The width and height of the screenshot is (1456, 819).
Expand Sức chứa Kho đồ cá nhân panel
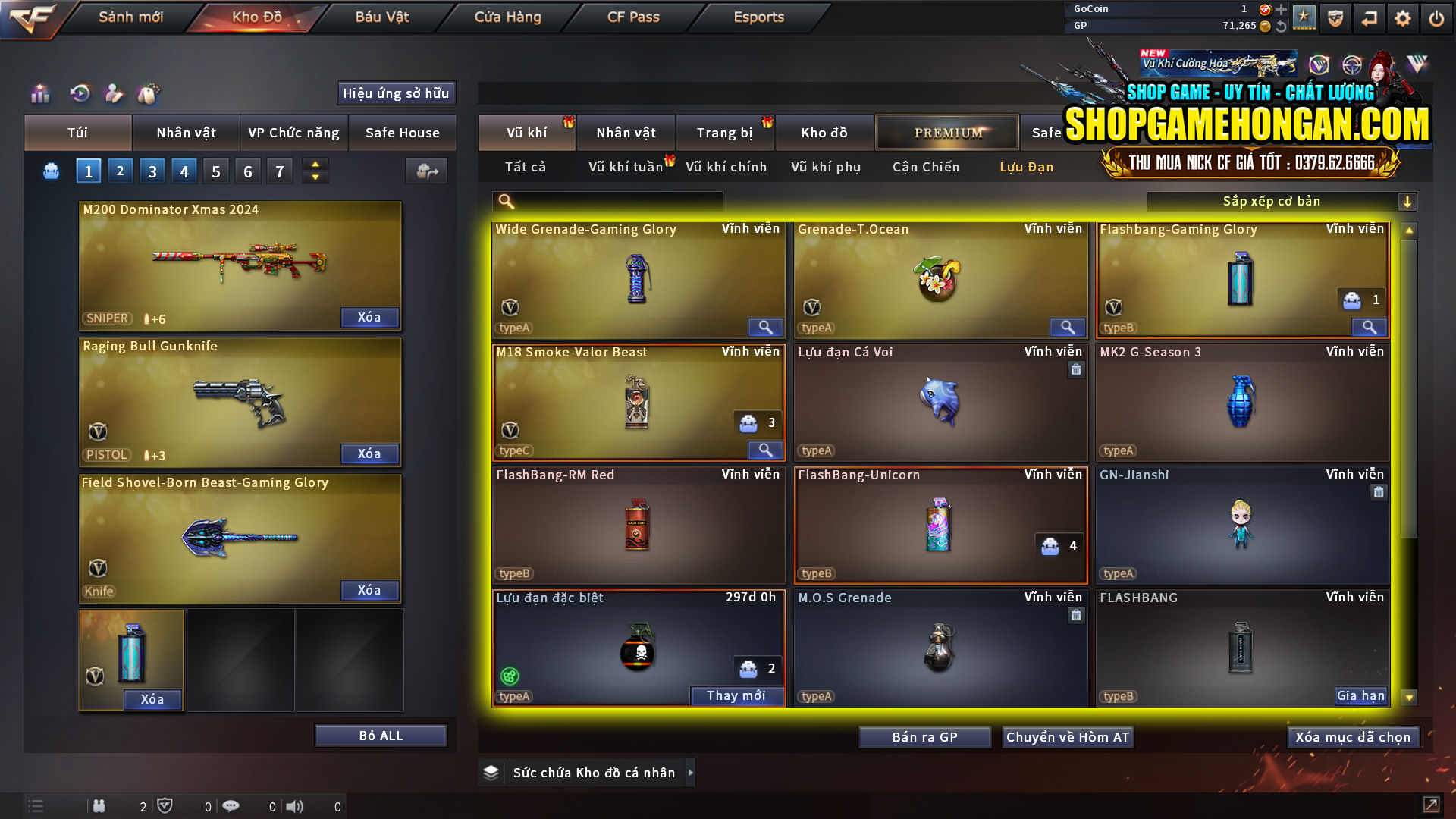[x=691, y=773]
